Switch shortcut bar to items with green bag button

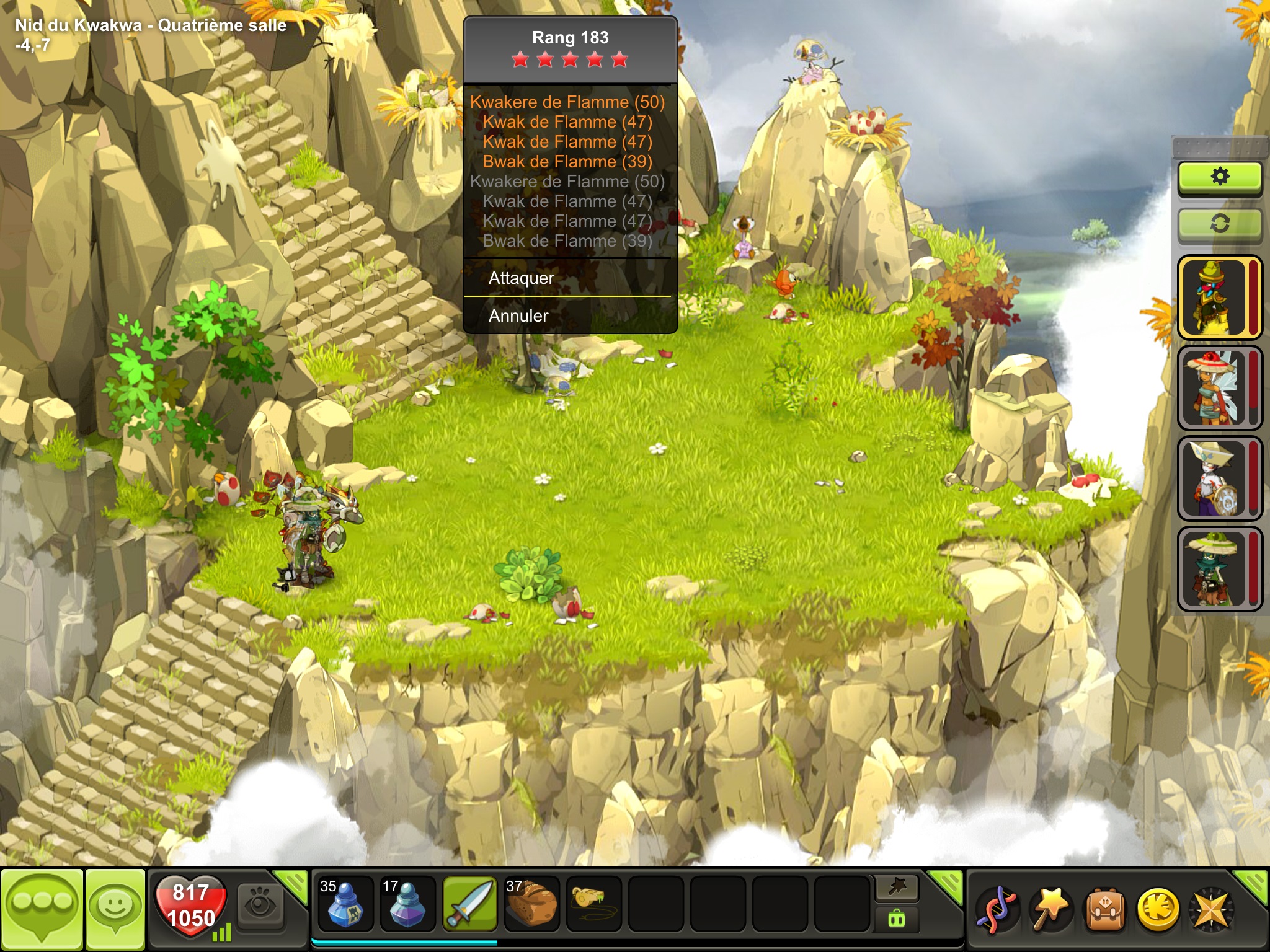pos(897,919)
